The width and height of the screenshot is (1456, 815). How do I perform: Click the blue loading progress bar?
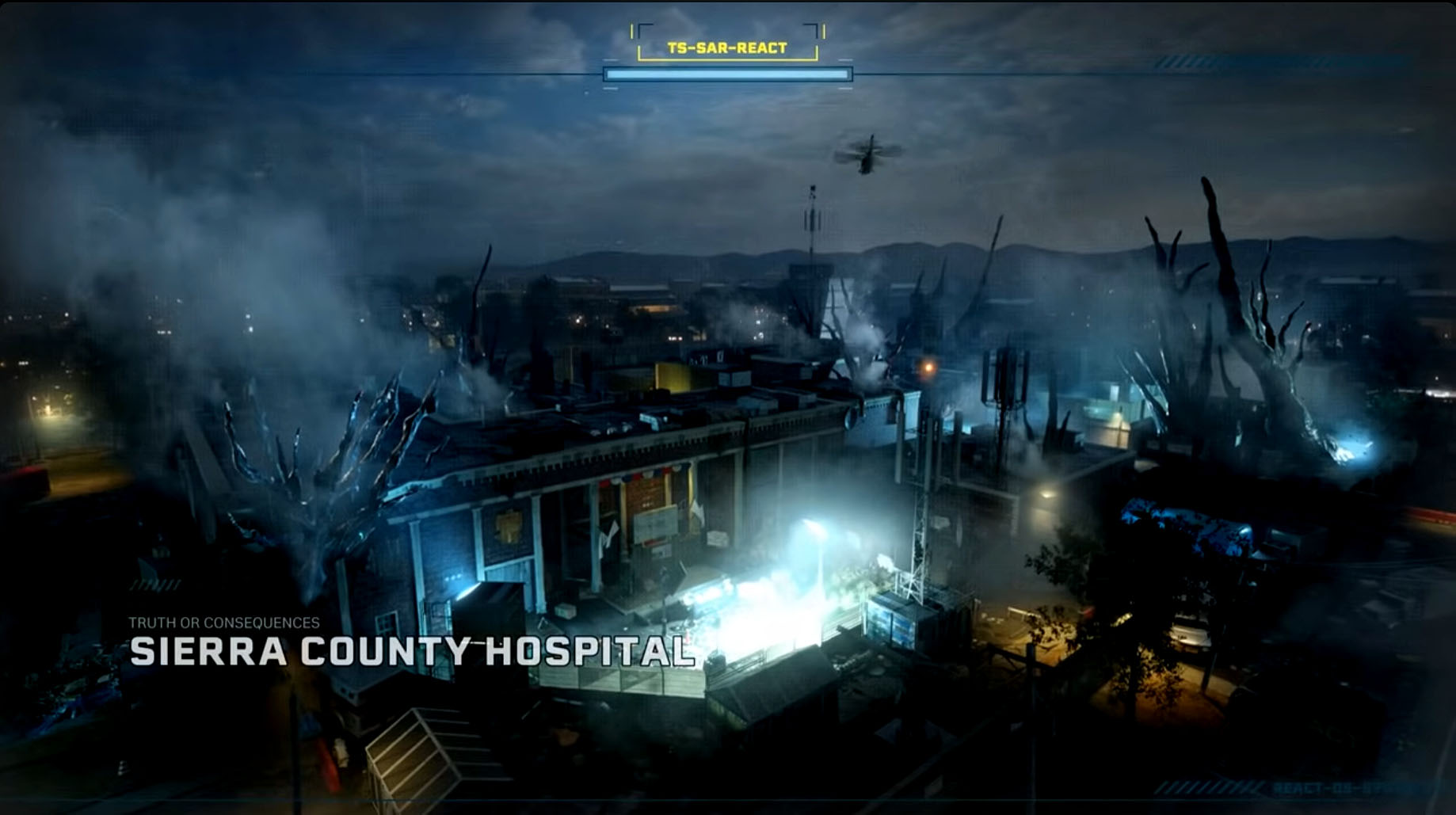click(727, 74)
